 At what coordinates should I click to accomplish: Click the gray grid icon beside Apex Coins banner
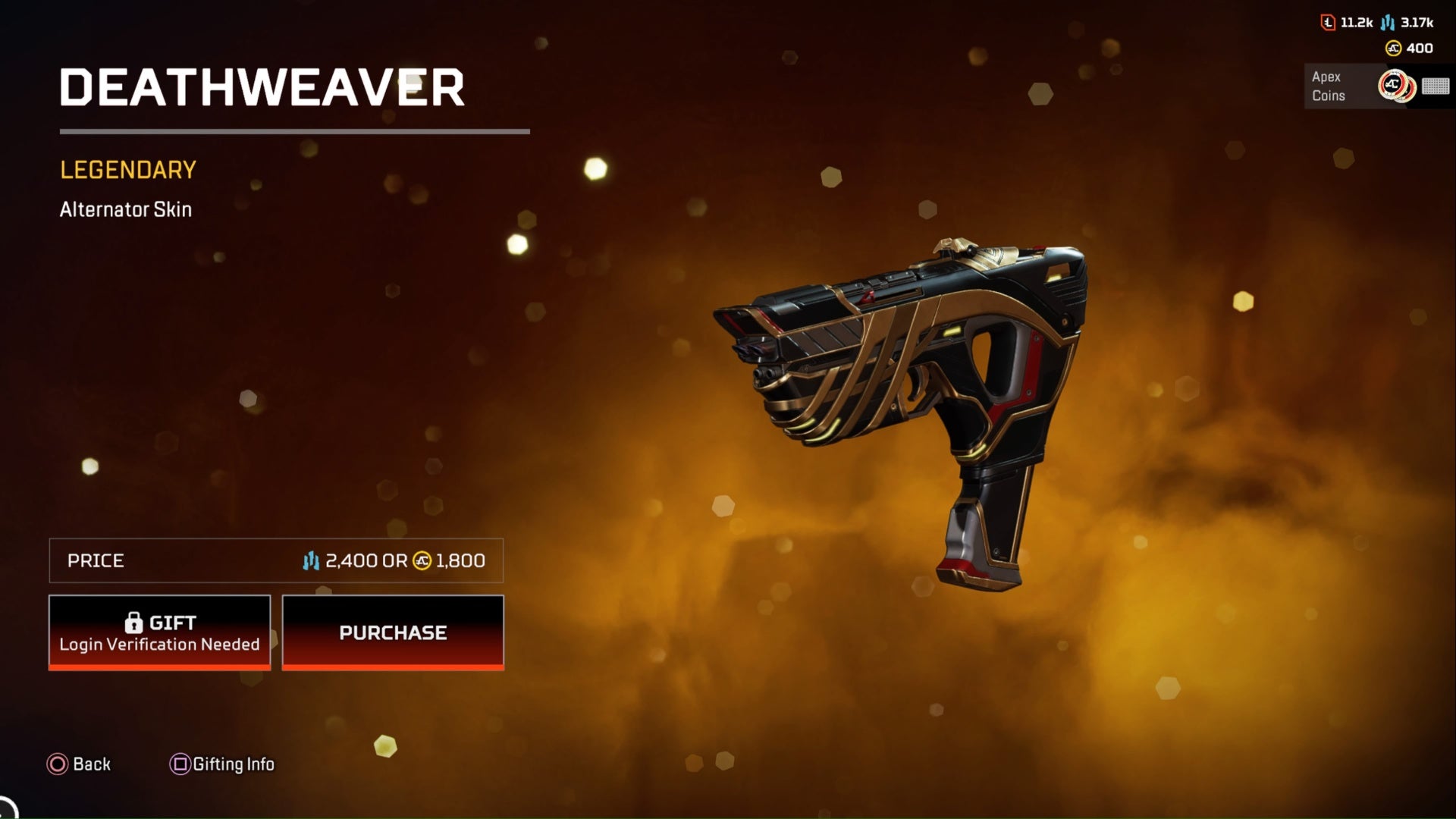point(1436,86)
